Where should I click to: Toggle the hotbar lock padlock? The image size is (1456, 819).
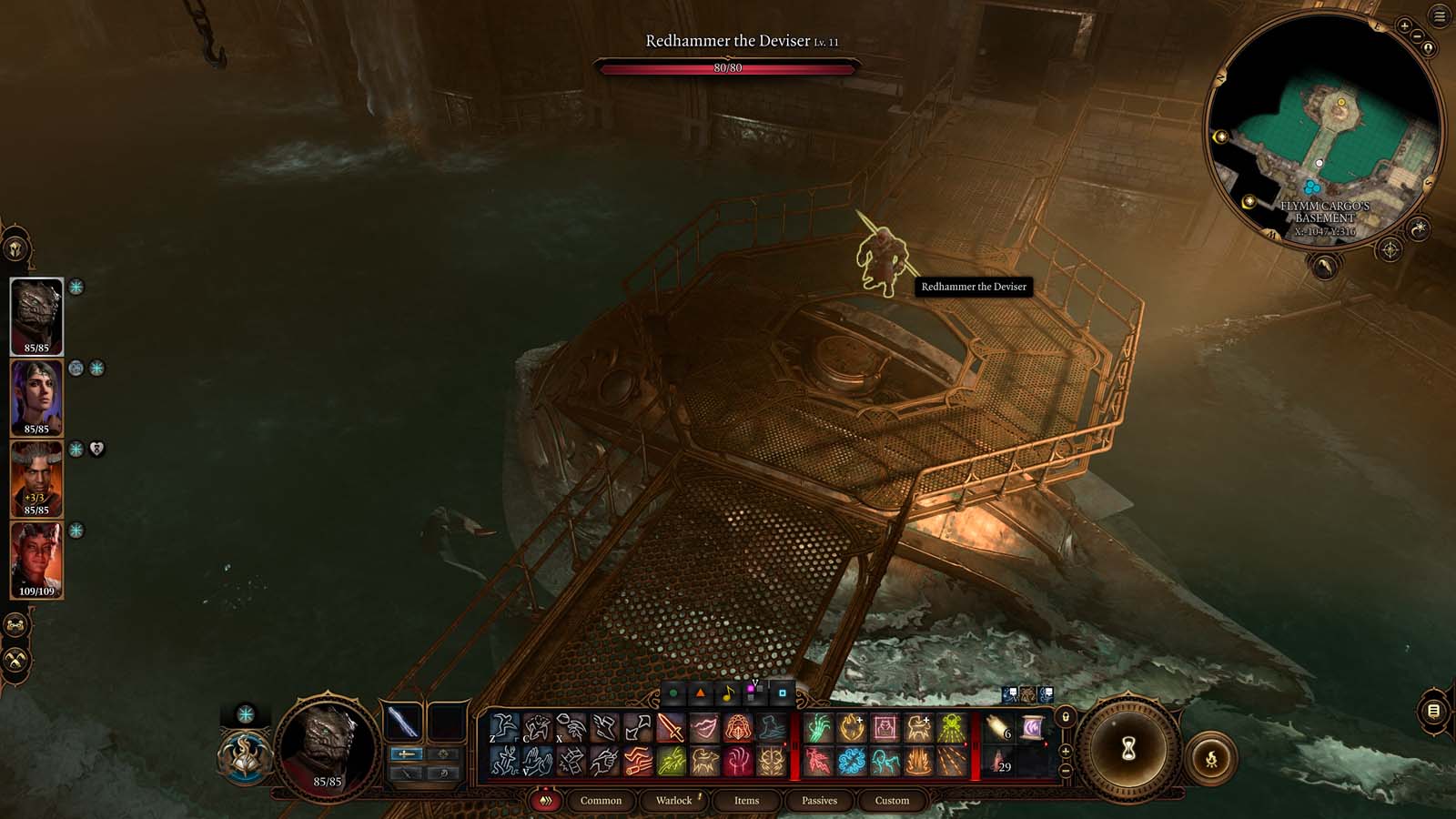coord(1066,716)
